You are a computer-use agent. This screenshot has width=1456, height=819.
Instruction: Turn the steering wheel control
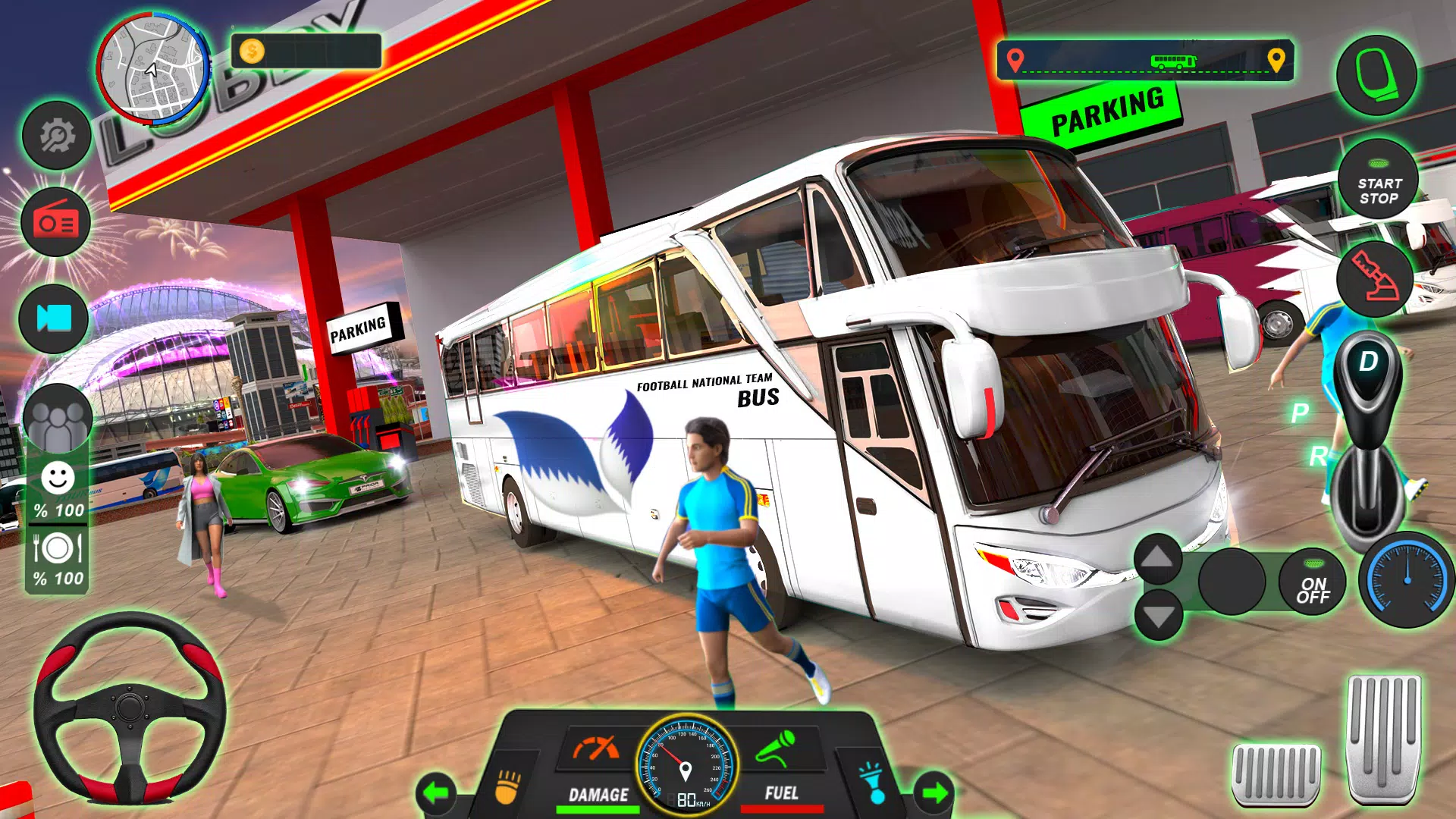tap(130, 708)
